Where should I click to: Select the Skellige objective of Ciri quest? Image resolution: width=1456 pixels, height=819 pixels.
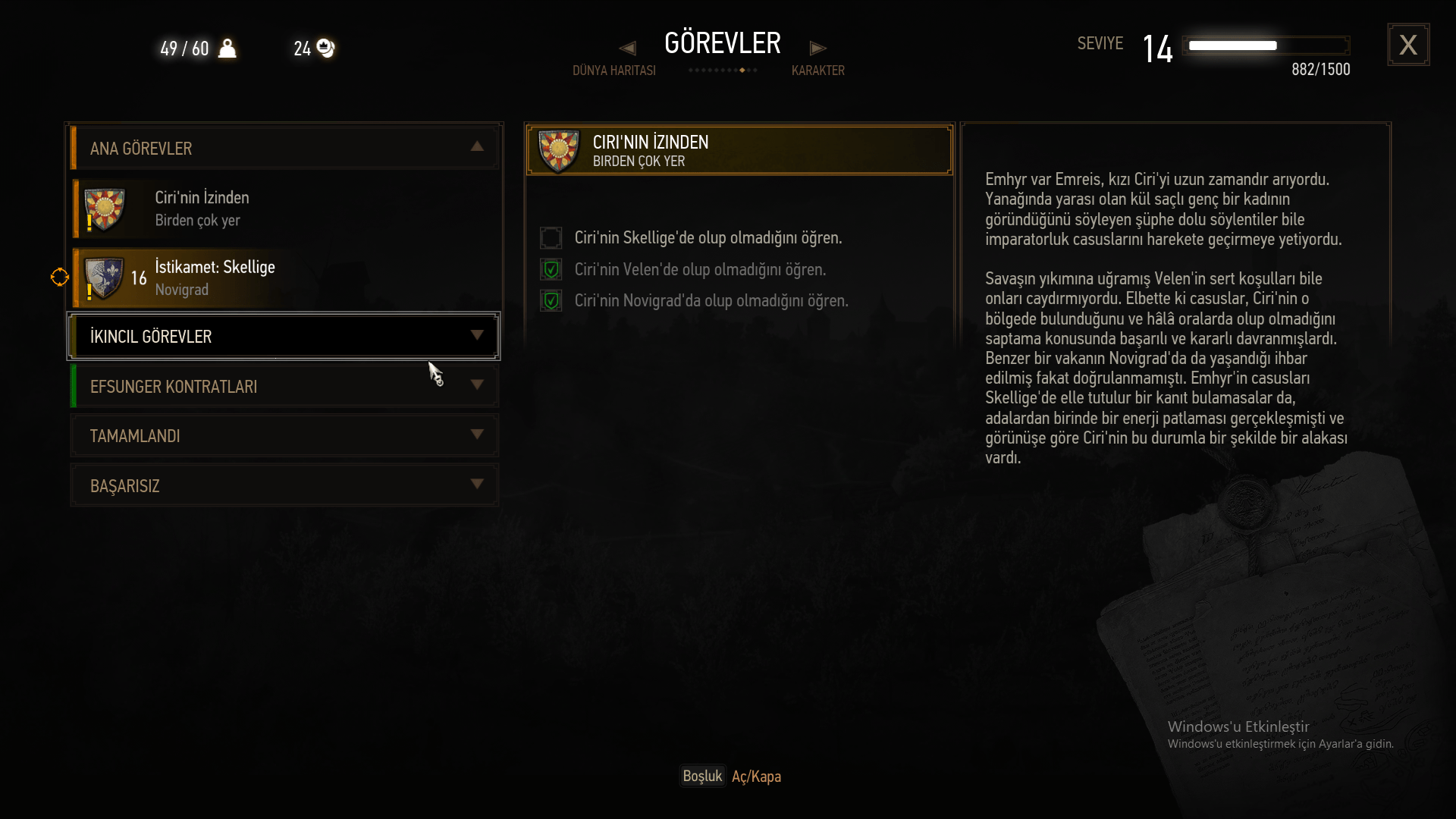pyautogui.click(x=708, y=238)
